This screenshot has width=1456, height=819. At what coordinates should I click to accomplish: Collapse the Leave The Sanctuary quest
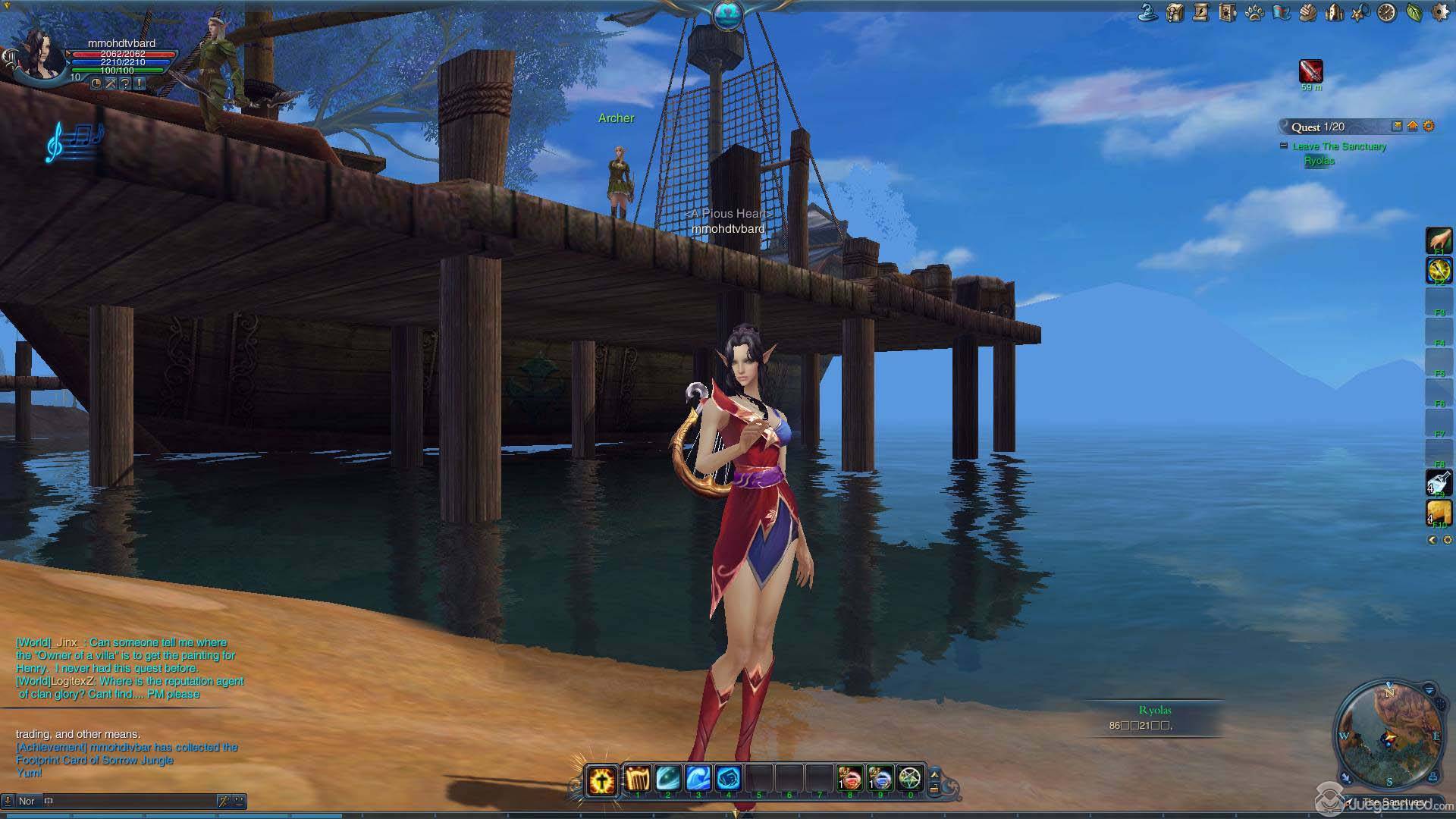click(1283, 146)
